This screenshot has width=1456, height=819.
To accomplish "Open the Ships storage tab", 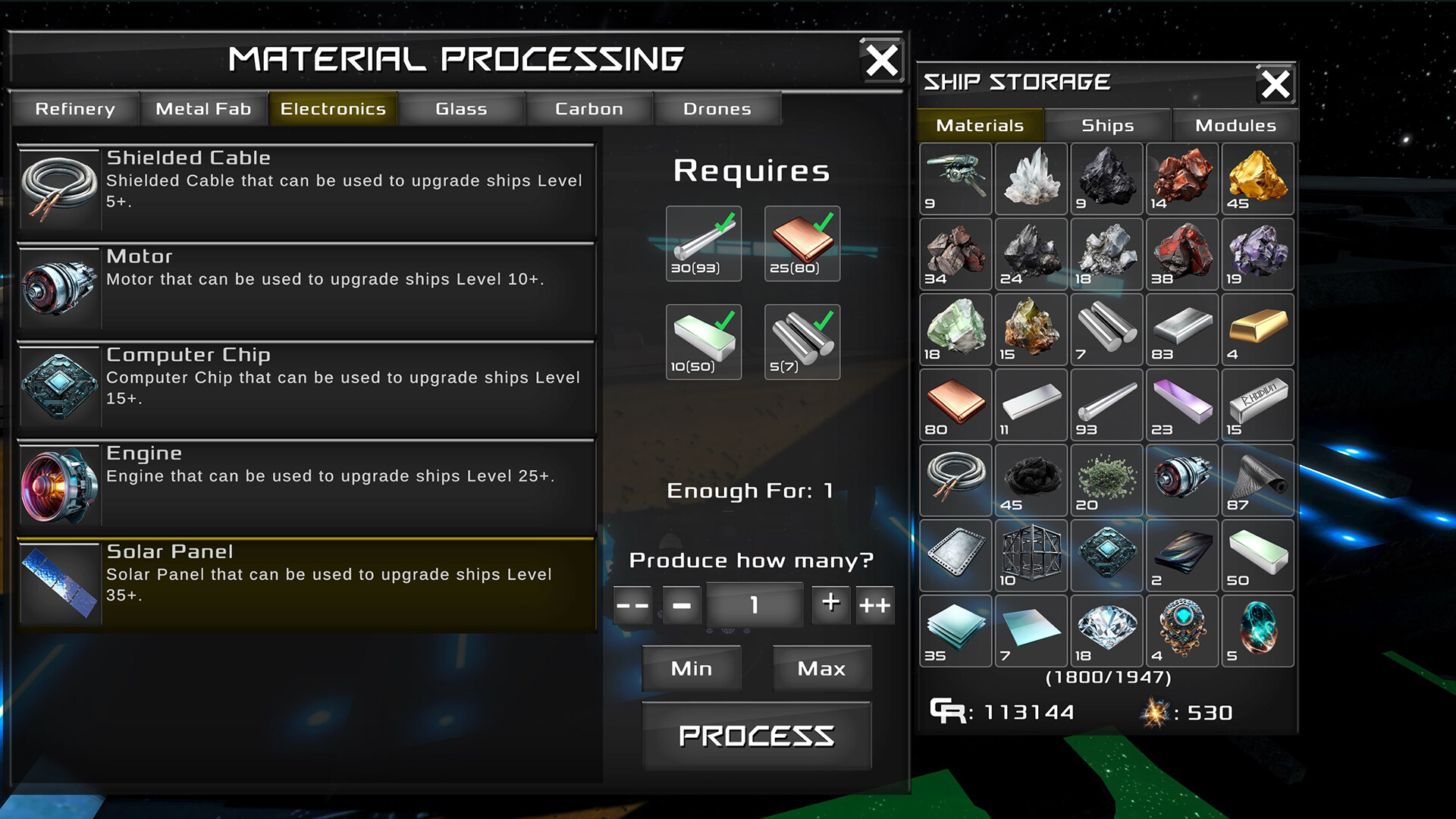I will [1106, 125].
